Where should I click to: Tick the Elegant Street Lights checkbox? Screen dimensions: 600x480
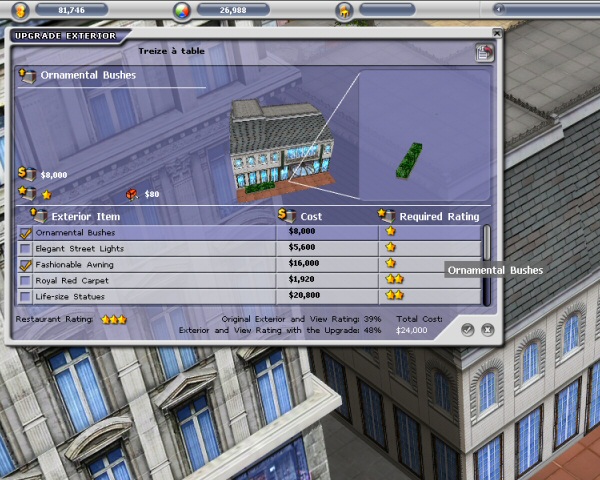tap(26, 249)
